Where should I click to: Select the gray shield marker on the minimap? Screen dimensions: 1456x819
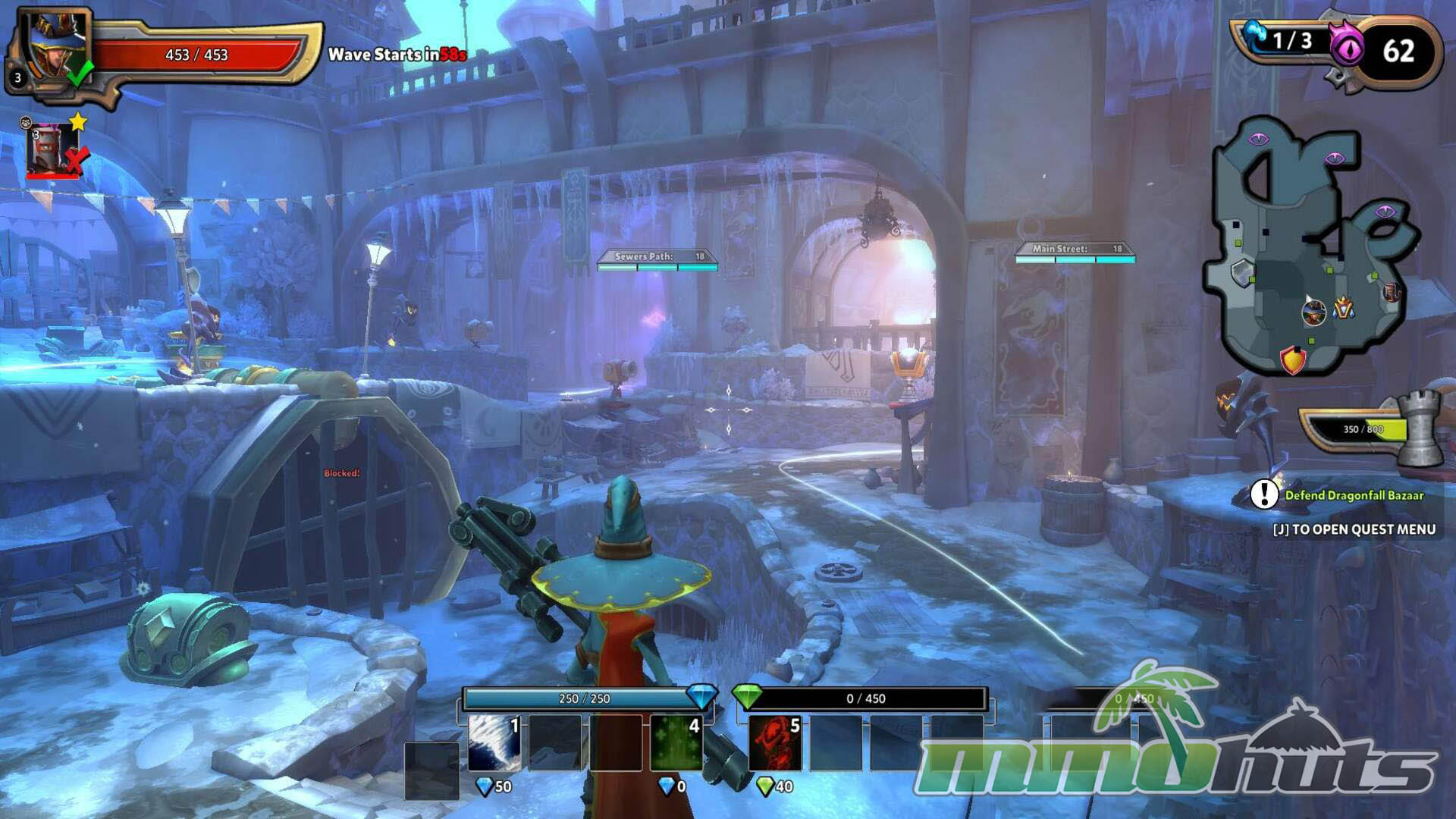[x=1241, y=271]
